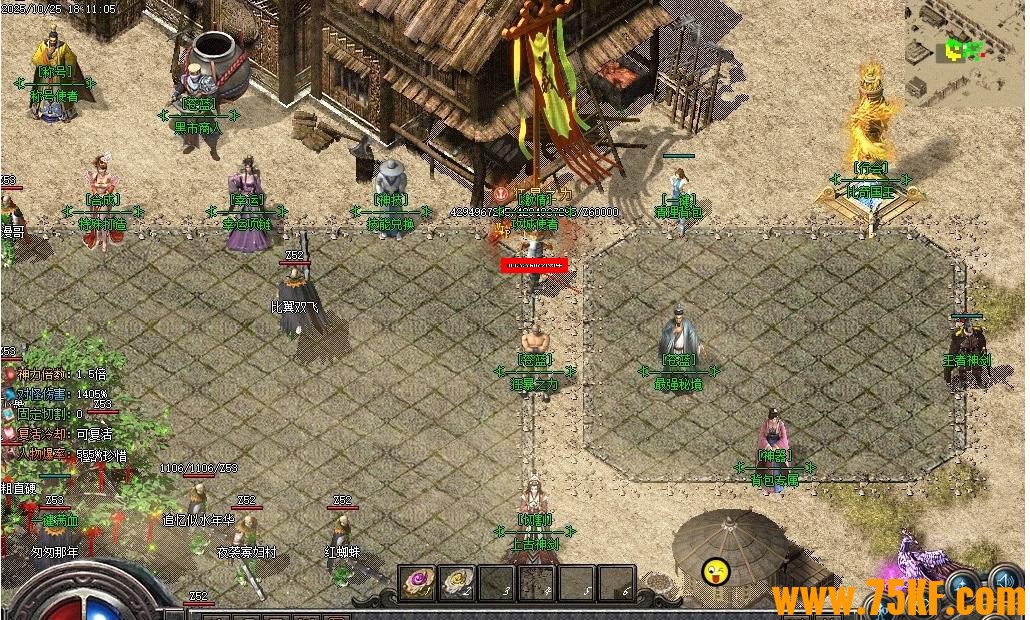Click the minimap in the corner

[x=964, y=48]
